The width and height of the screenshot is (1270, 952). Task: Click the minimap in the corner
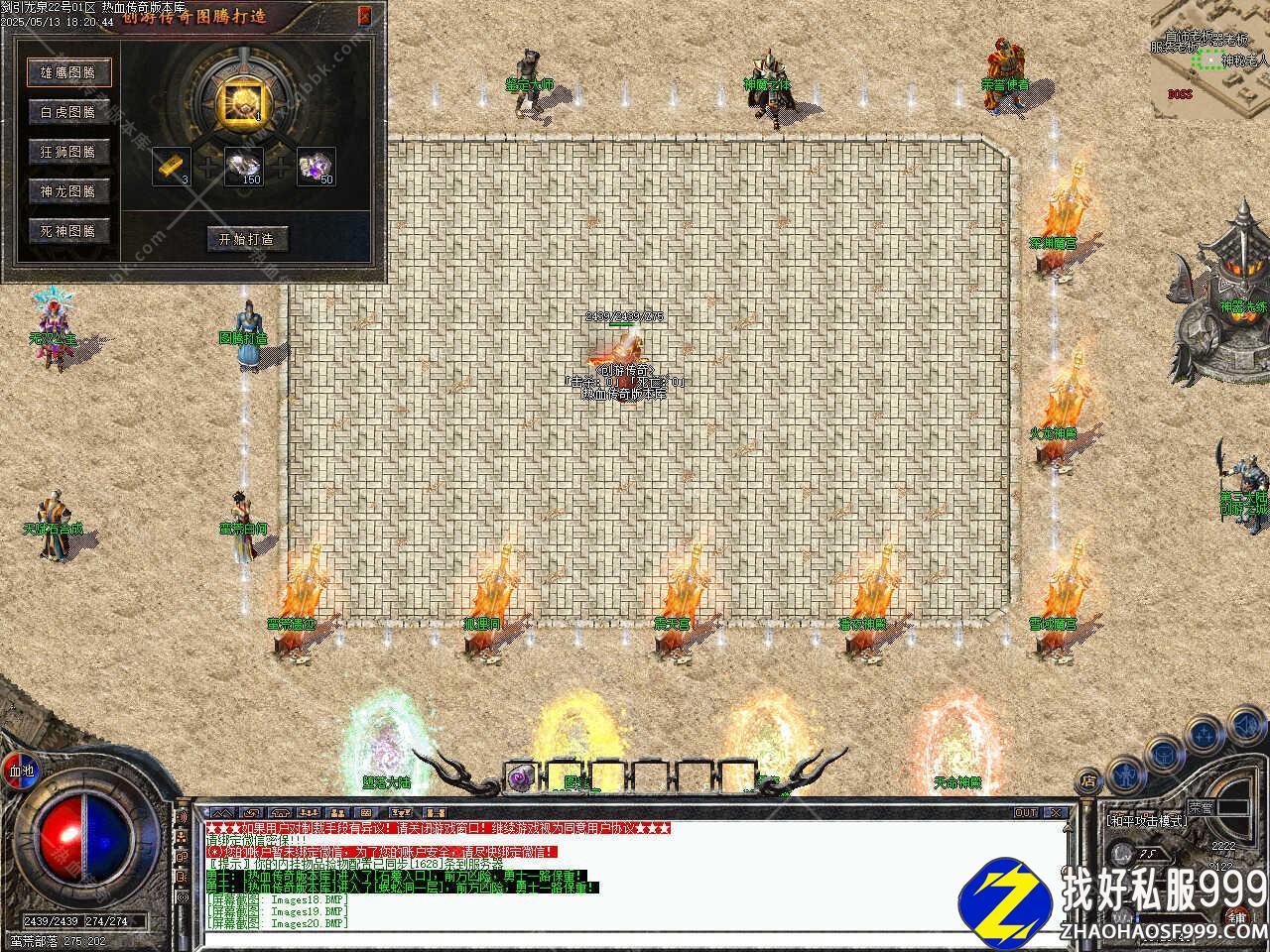pyautogui.click(x=1210, y=59)
